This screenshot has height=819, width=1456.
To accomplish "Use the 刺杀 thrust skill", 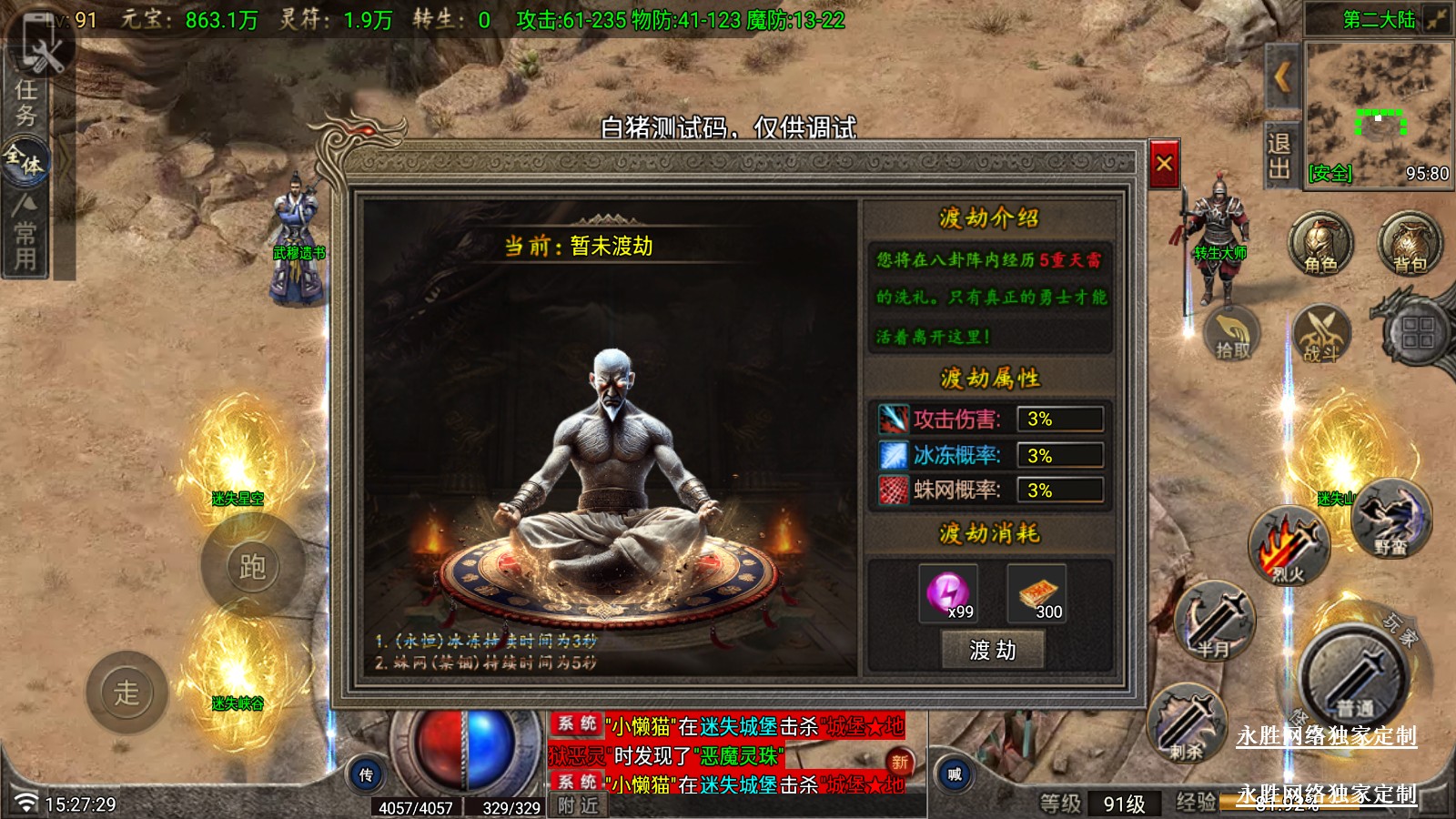I will pyautogui.click(x=1188, y=725).
